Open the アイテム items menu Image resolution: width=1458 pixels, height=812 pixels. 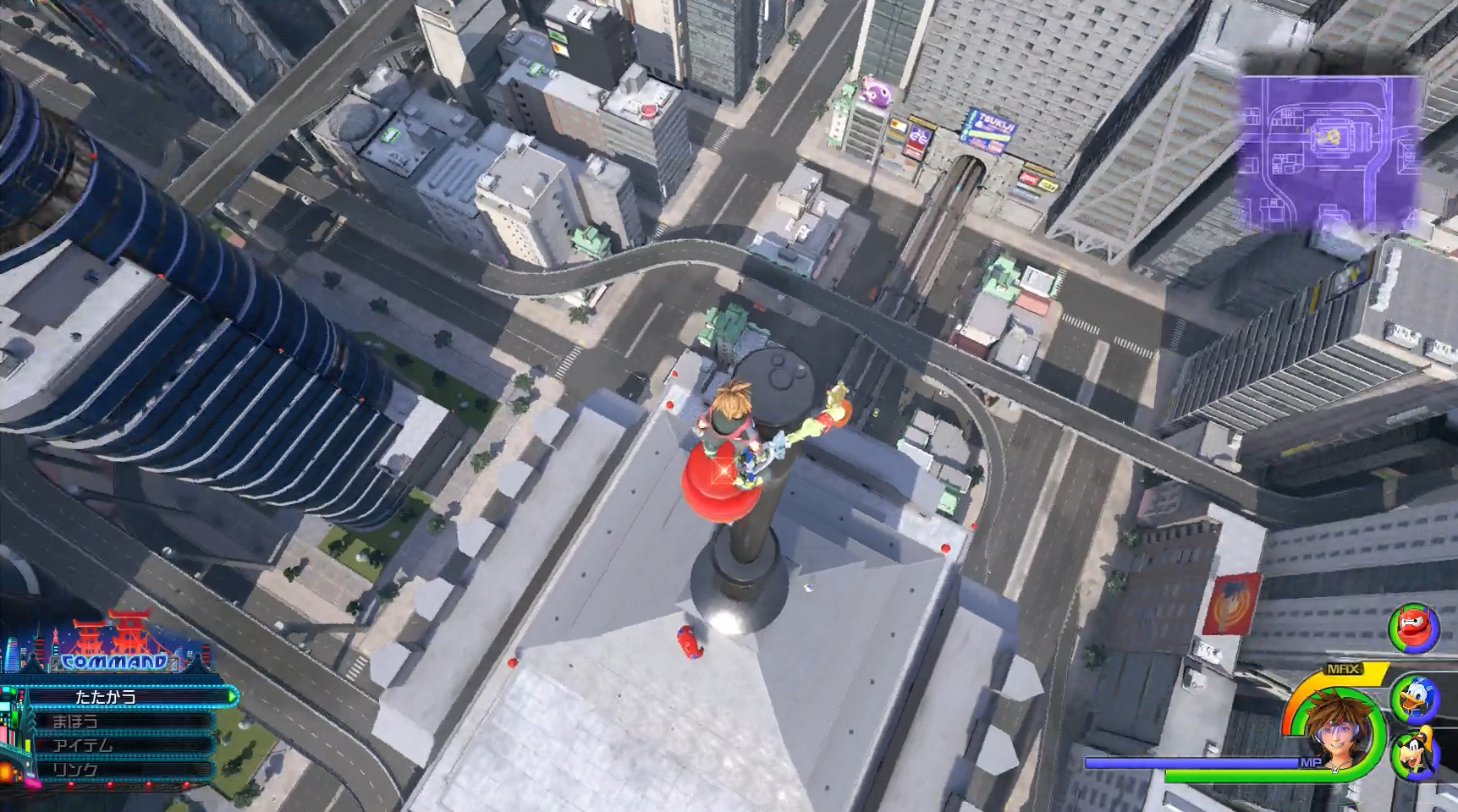pyautogui.click(x=83, y=745)
